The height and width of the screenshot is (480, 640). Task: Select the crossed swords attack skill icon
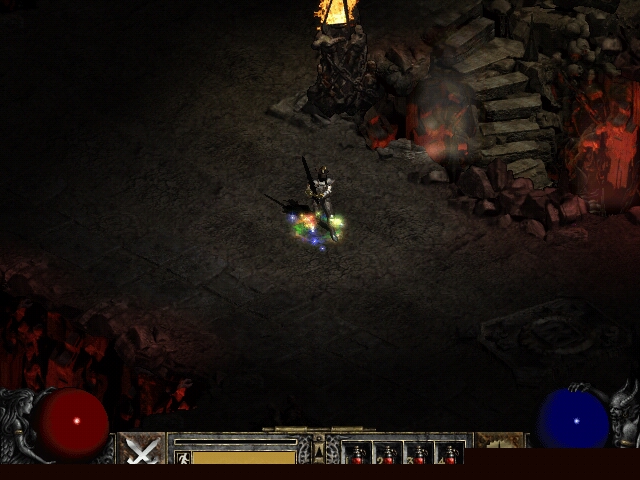pos(142,450)
